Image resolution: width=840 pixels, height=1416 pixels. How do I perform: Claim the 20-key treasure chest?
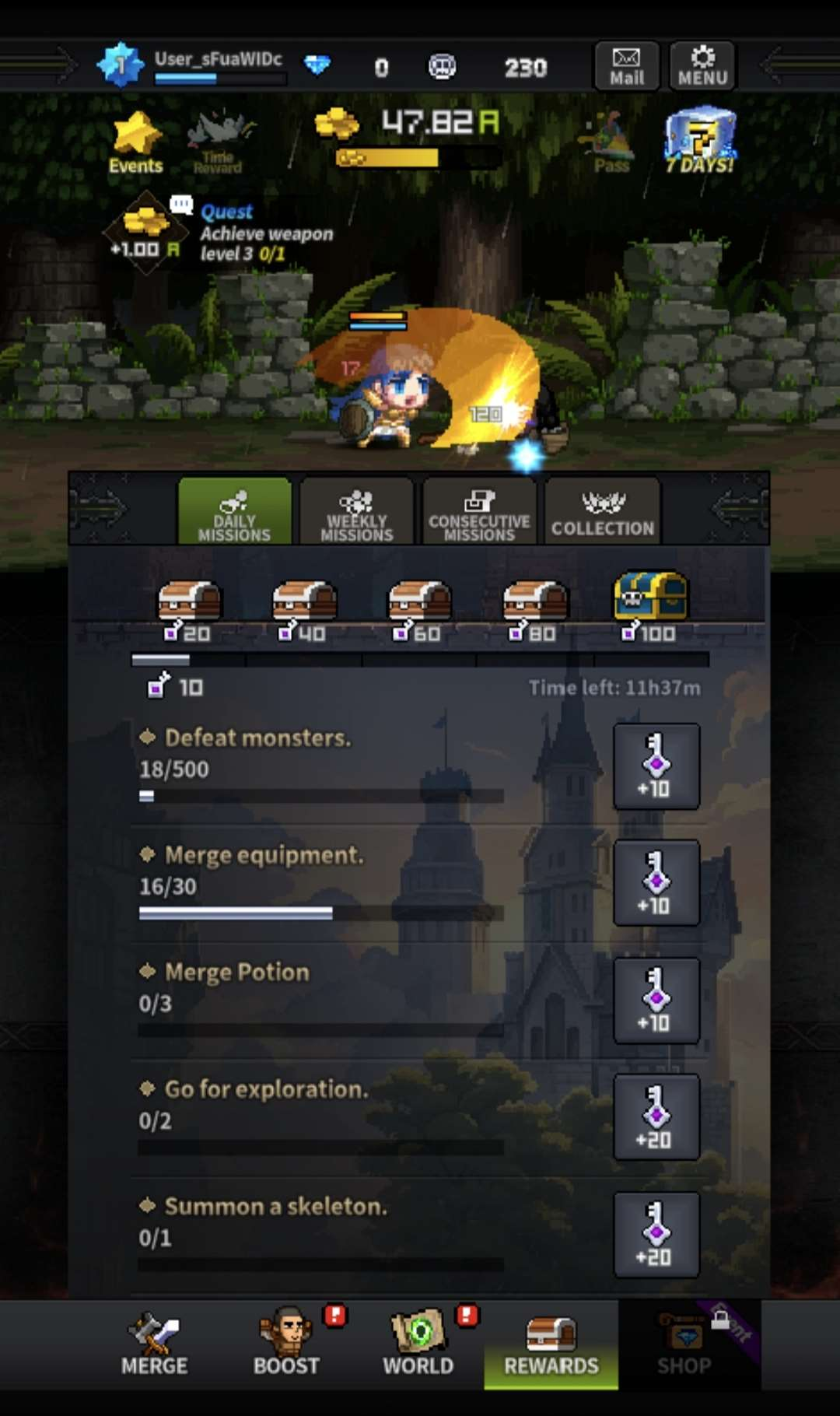pyautogui.click(x=189, y=604)
